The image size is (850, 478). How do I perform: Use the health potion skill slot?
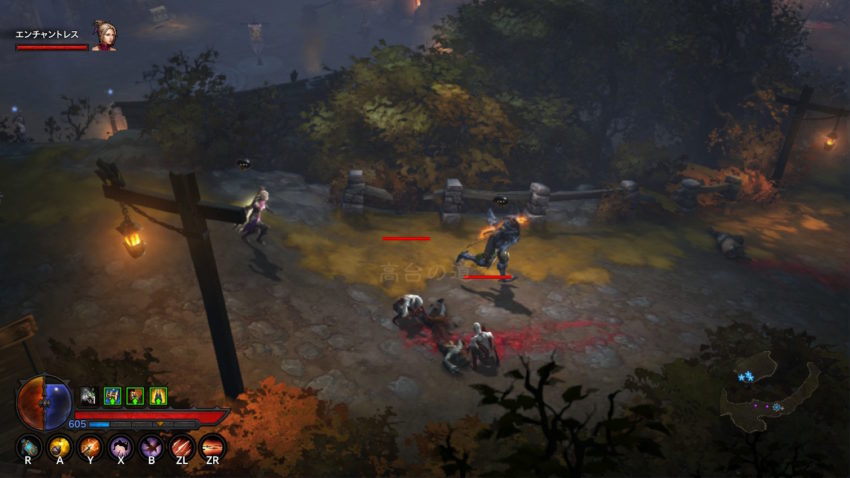[x=29, y=446]
